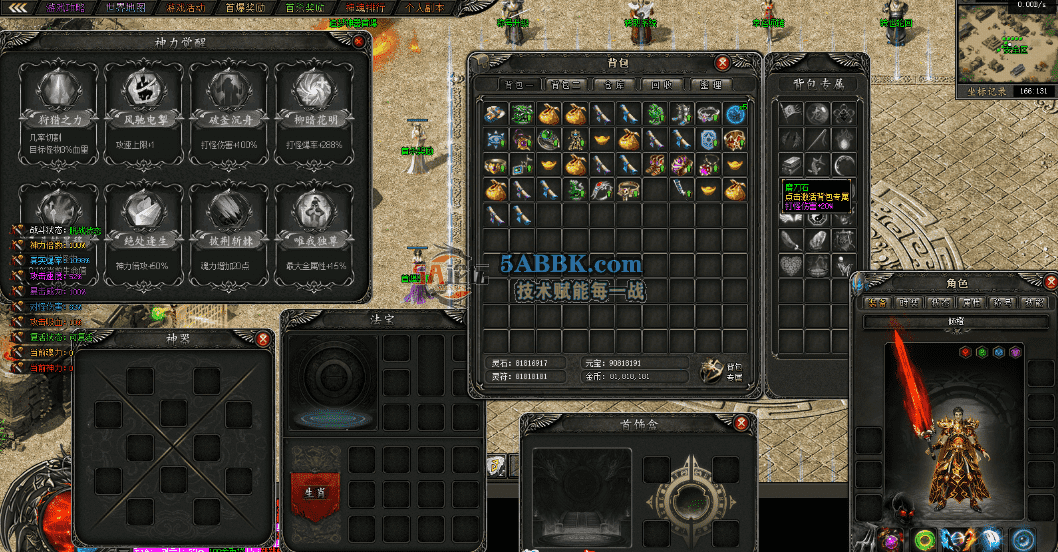The image size is (1058, 552).
Task: Open the 生肖 zodiac banner
Action: pyautogui.click(x=311, y=490)
